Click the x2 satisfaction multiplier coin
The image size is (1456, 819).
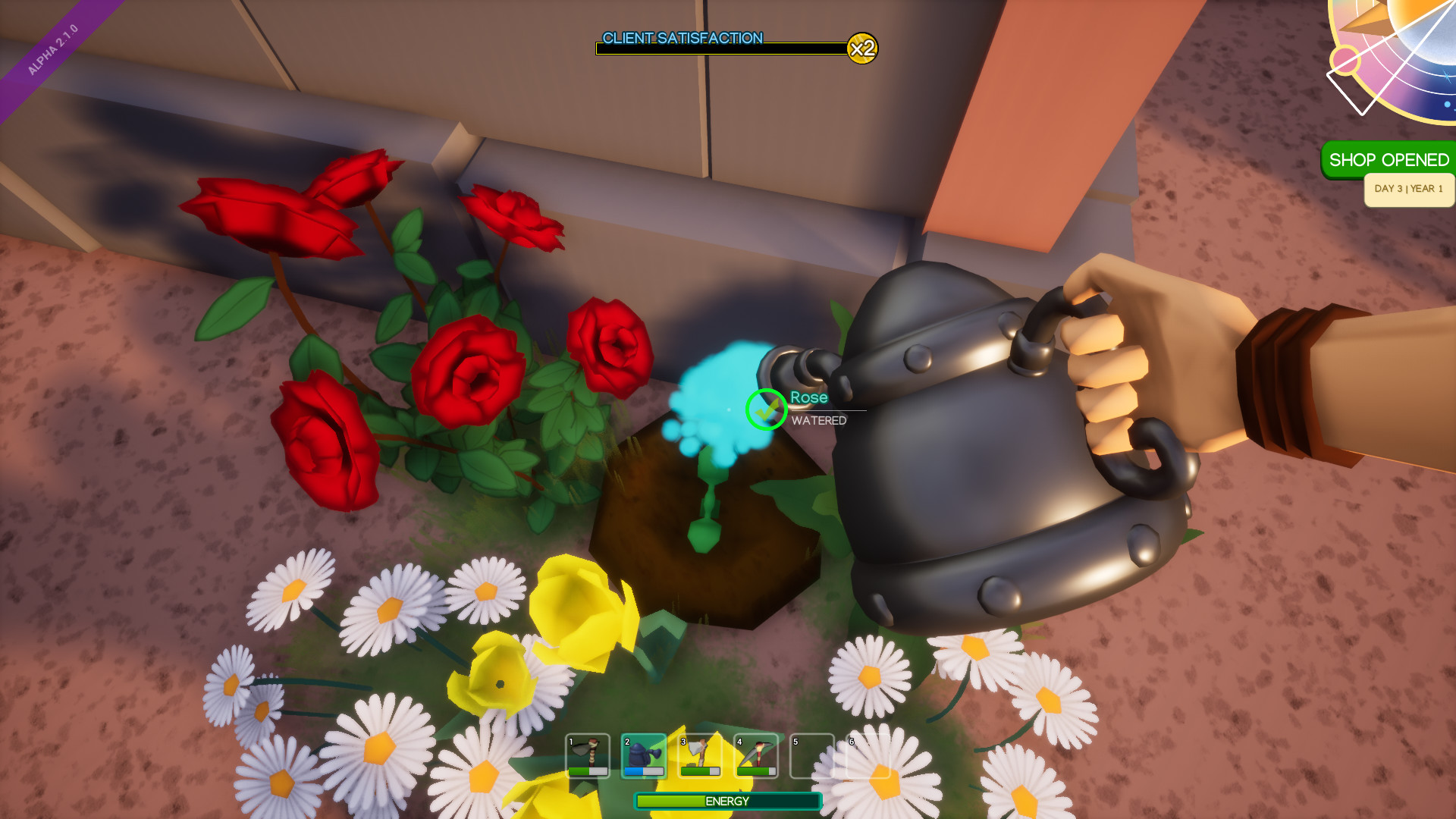pyautogui.click(x=863, y=49)
